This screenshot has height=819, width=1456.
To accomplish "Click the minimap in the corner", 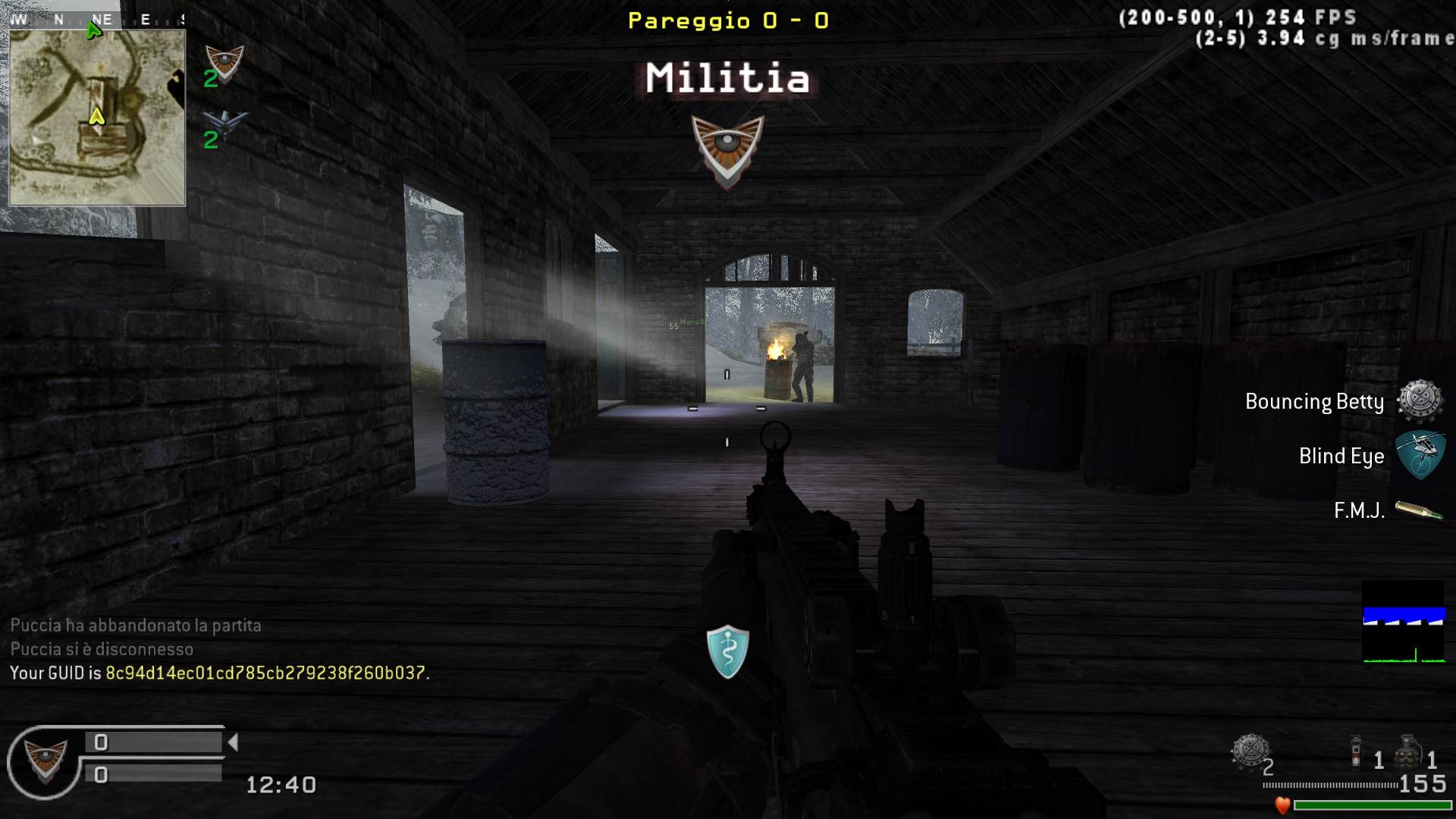I will coord(97,118).
